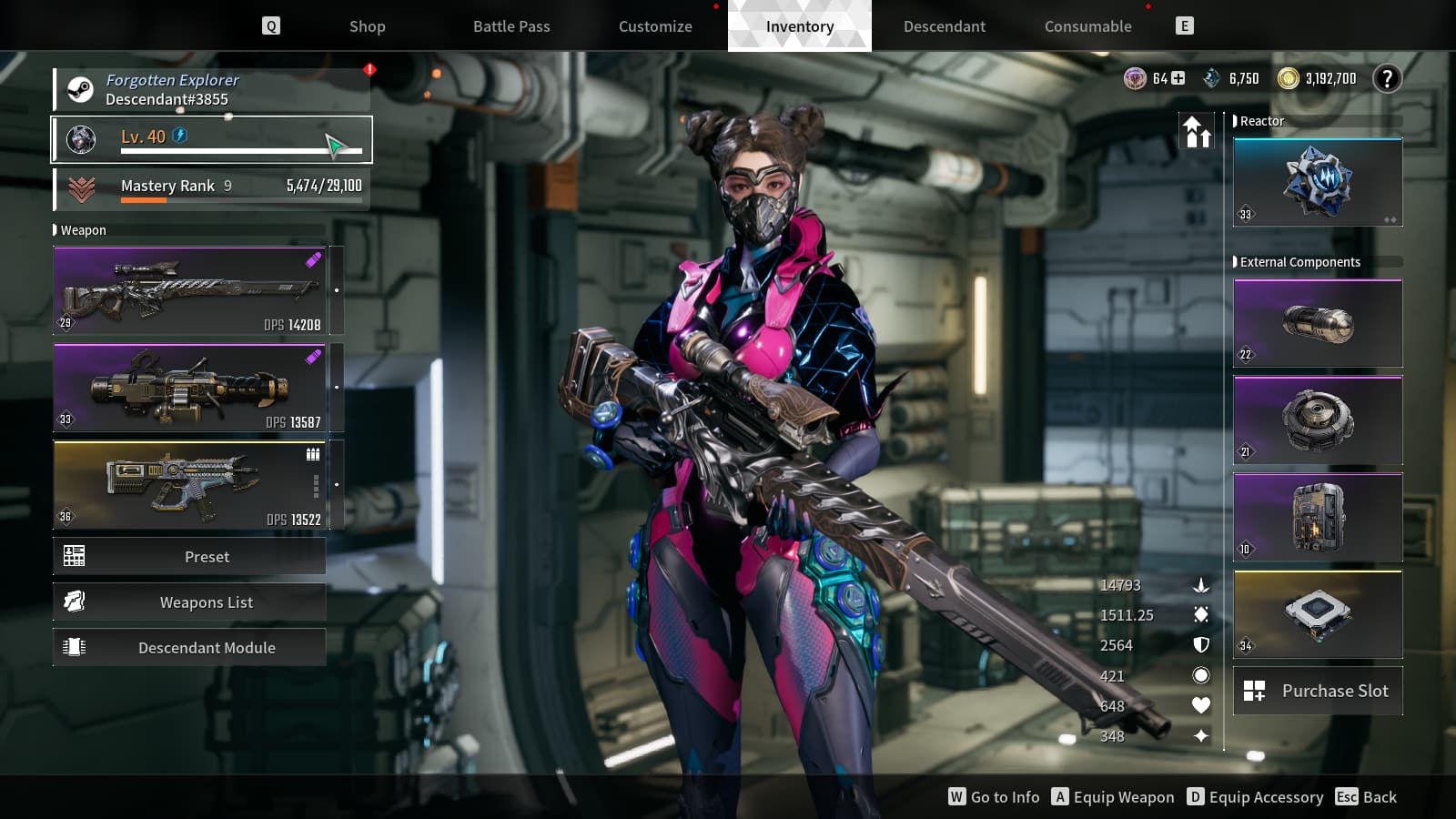Go to the Customize tab
The height and width of the screenshot is (819, 1456).
pos(655,26)
